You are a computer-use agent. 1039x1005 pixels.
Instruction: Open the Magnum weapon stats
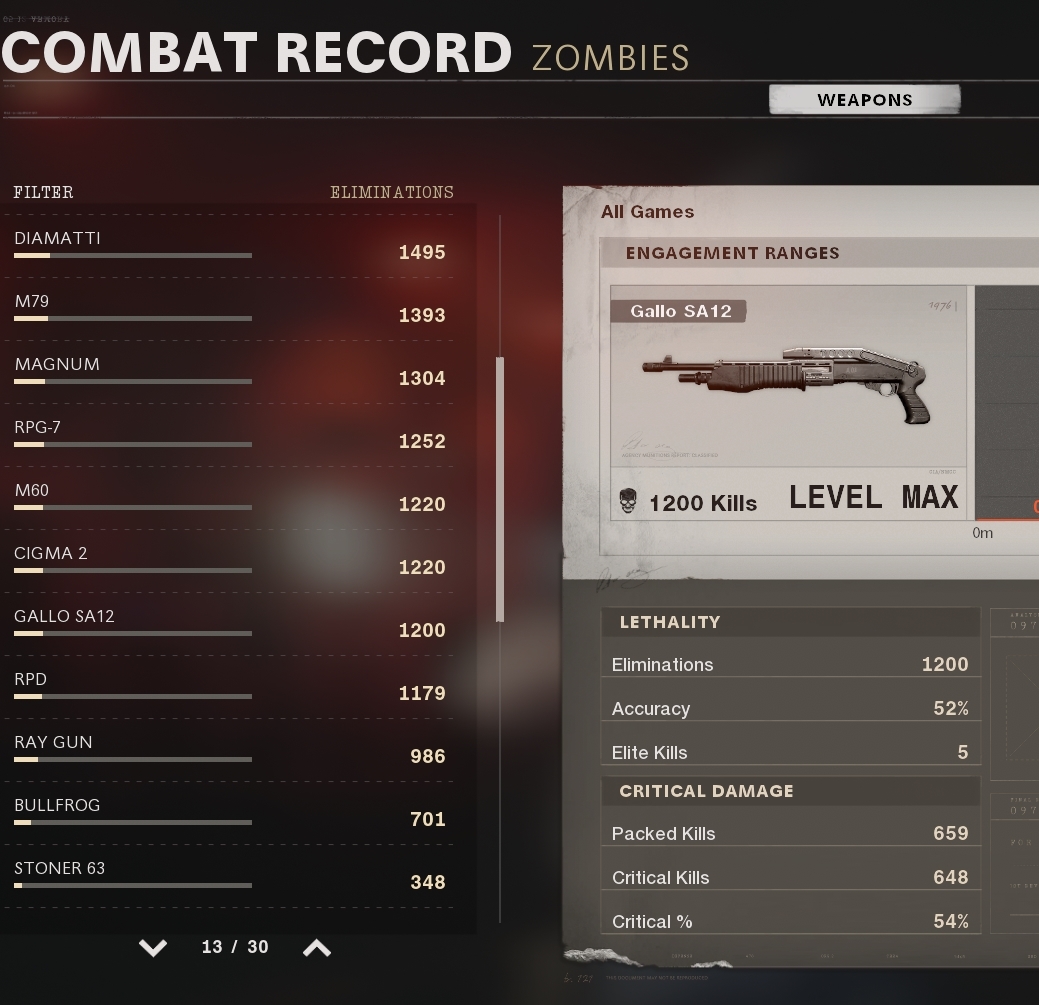pos(230,372)
